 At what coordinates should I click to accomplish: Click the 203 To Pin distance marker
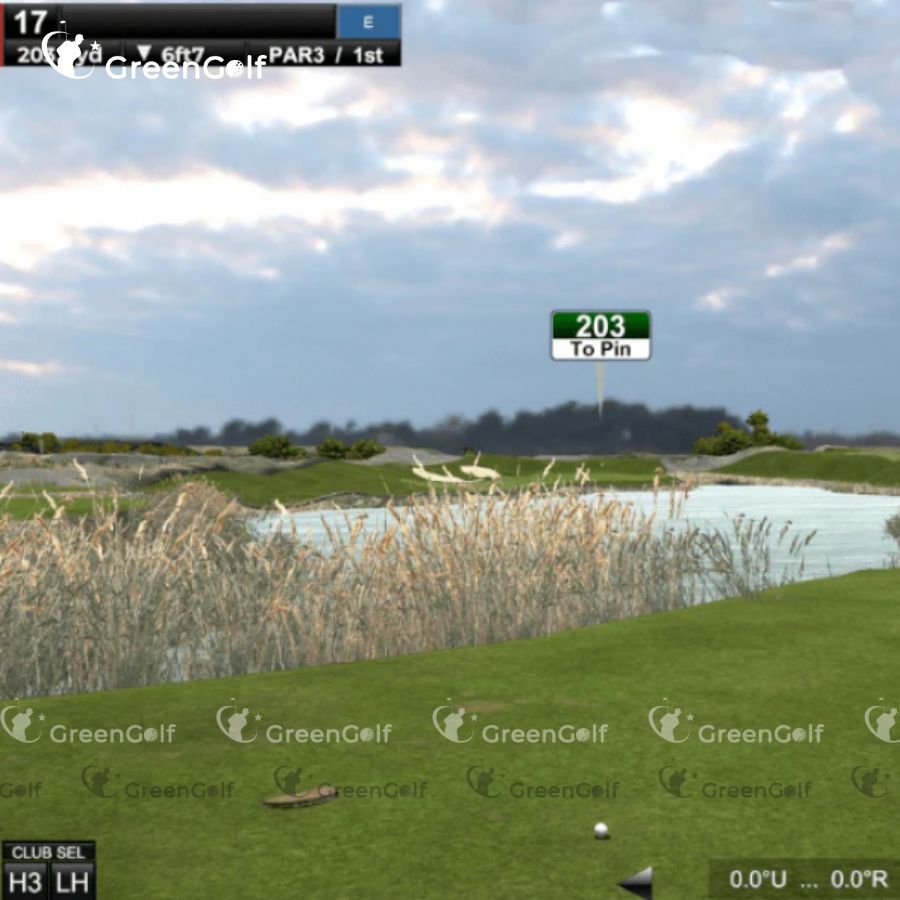[x=600, y=336]
